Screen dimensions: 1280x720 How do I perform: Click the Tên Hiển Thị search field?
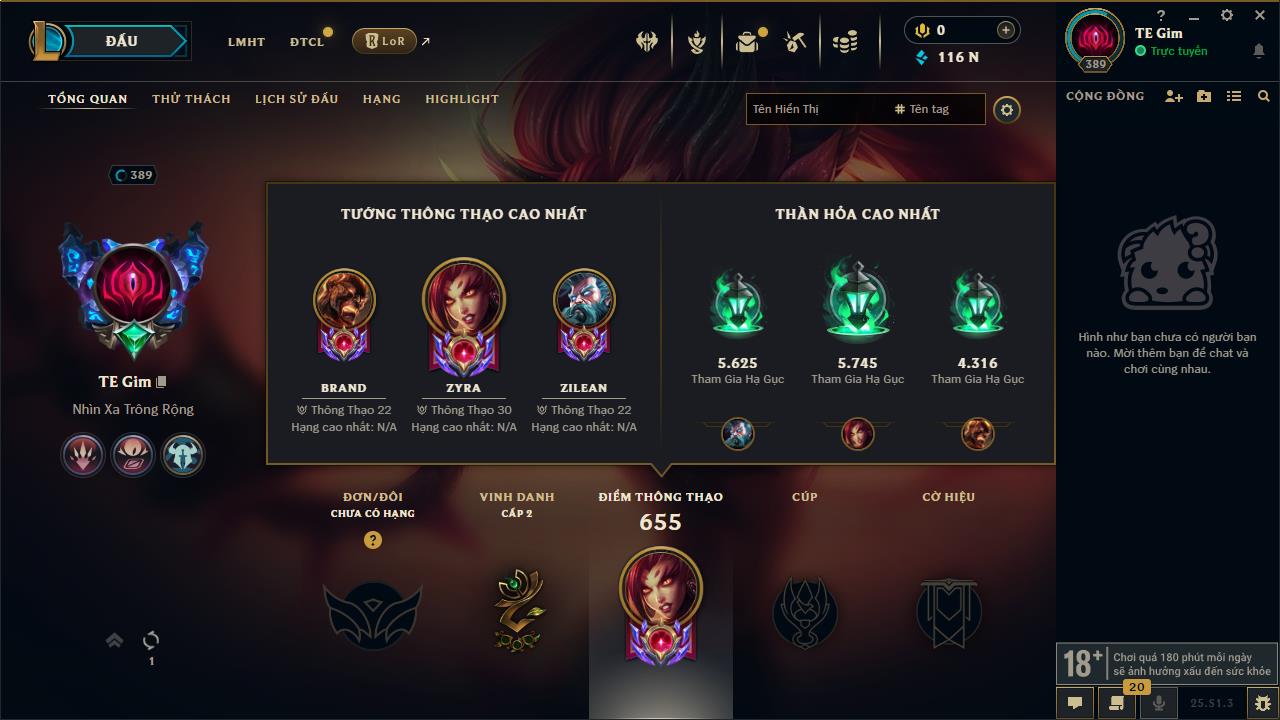[815, 109]
